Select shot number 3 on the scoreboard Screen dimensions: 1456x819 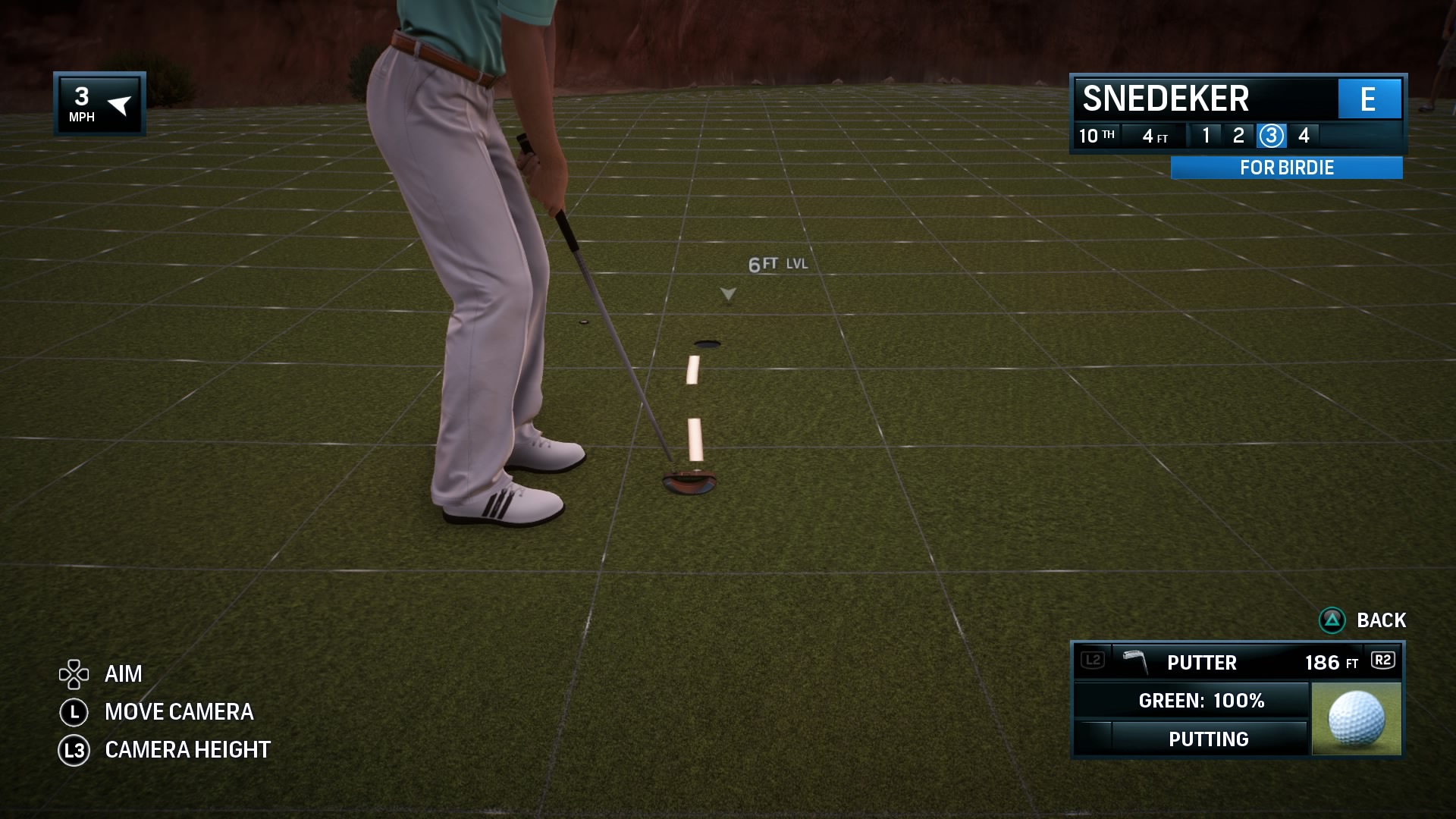(1272, 136)
